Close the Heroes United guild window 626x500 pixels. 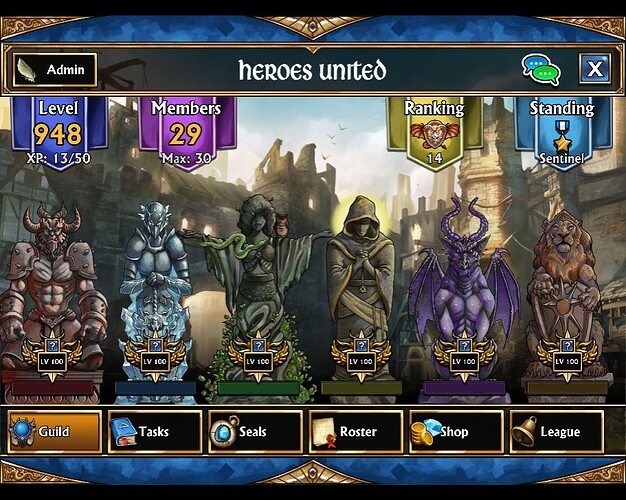[x=594, y=69]
